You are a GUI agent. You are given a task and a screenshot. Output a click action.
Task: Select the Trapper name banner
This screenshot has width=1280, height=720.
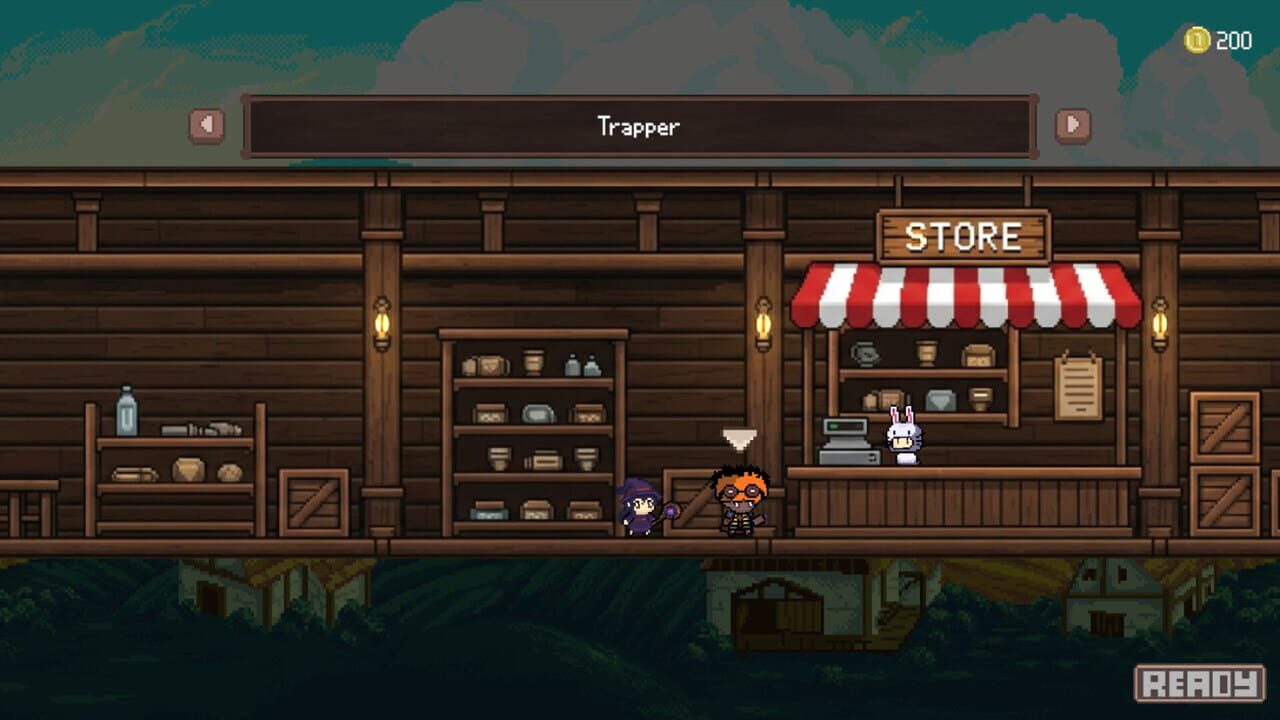coord(640,127)
